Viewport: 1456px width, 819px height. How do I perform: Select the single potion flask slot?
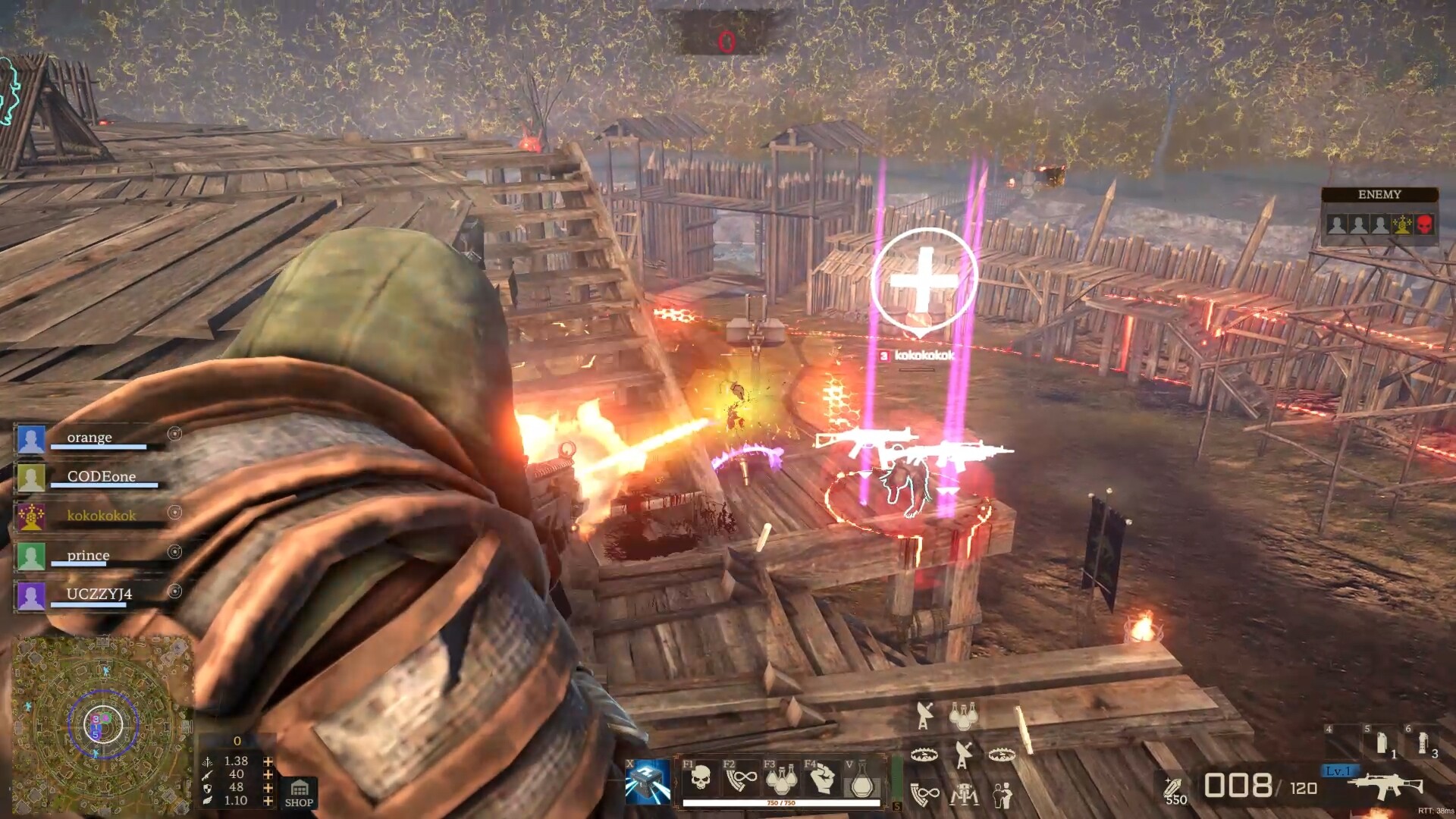861,780
